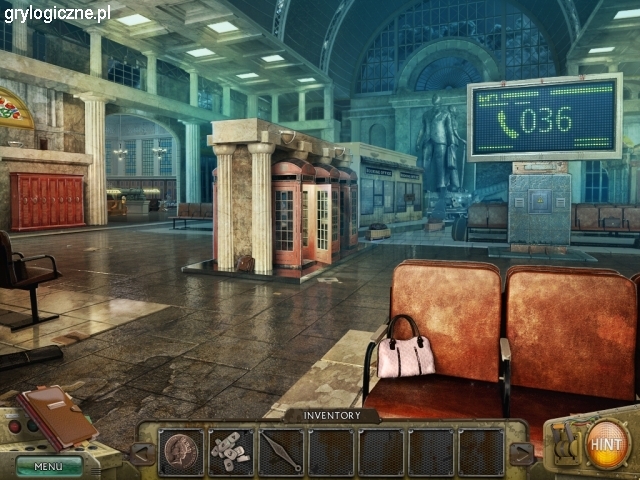The height and width of the screenshot is (480, 640).
Task: Pick the white pills inventory item
Action: point(232,452)
